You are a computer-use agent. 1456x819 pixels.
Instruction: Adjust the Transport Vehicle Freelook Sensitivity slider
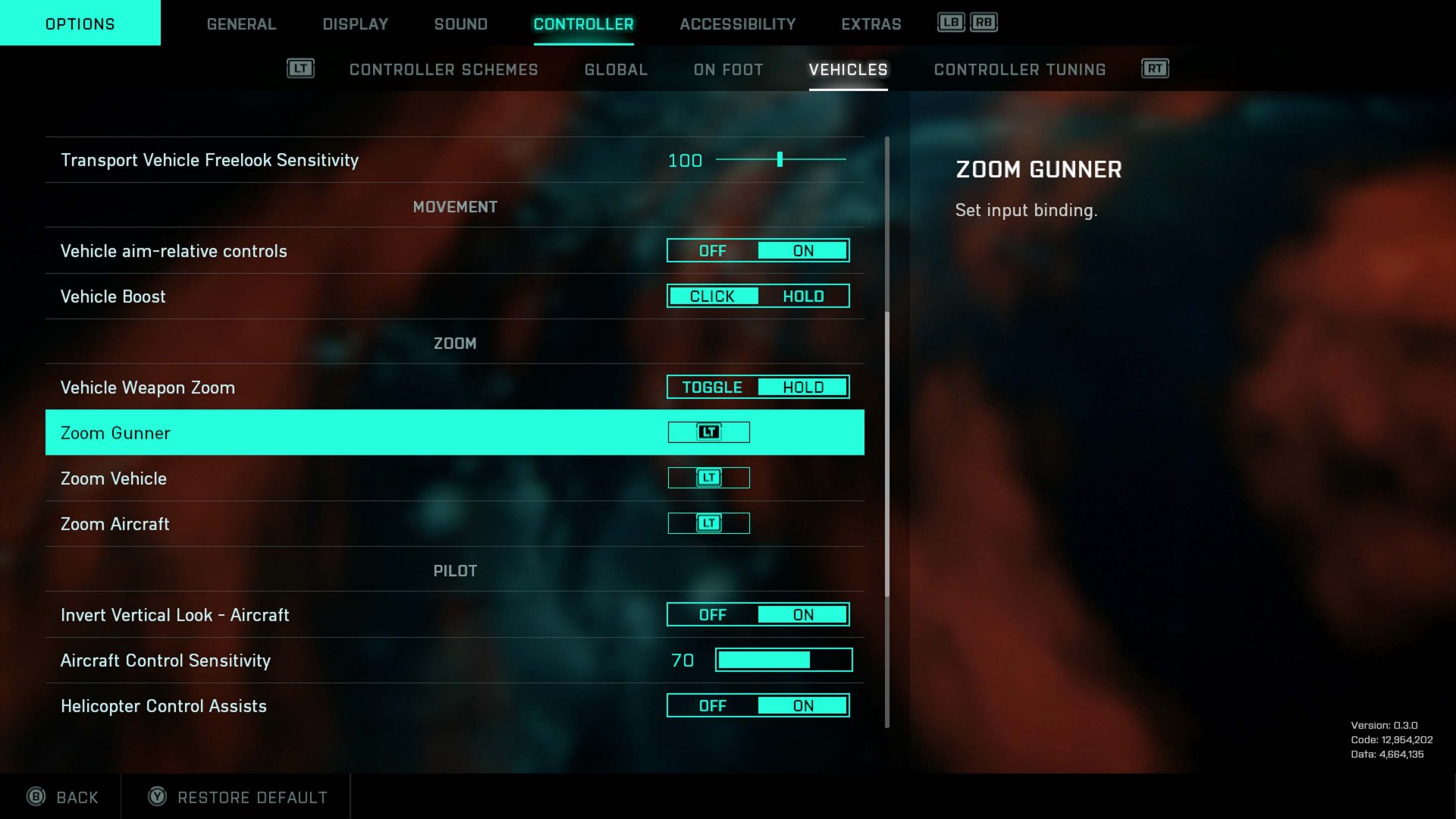click(x=780, y=160)
